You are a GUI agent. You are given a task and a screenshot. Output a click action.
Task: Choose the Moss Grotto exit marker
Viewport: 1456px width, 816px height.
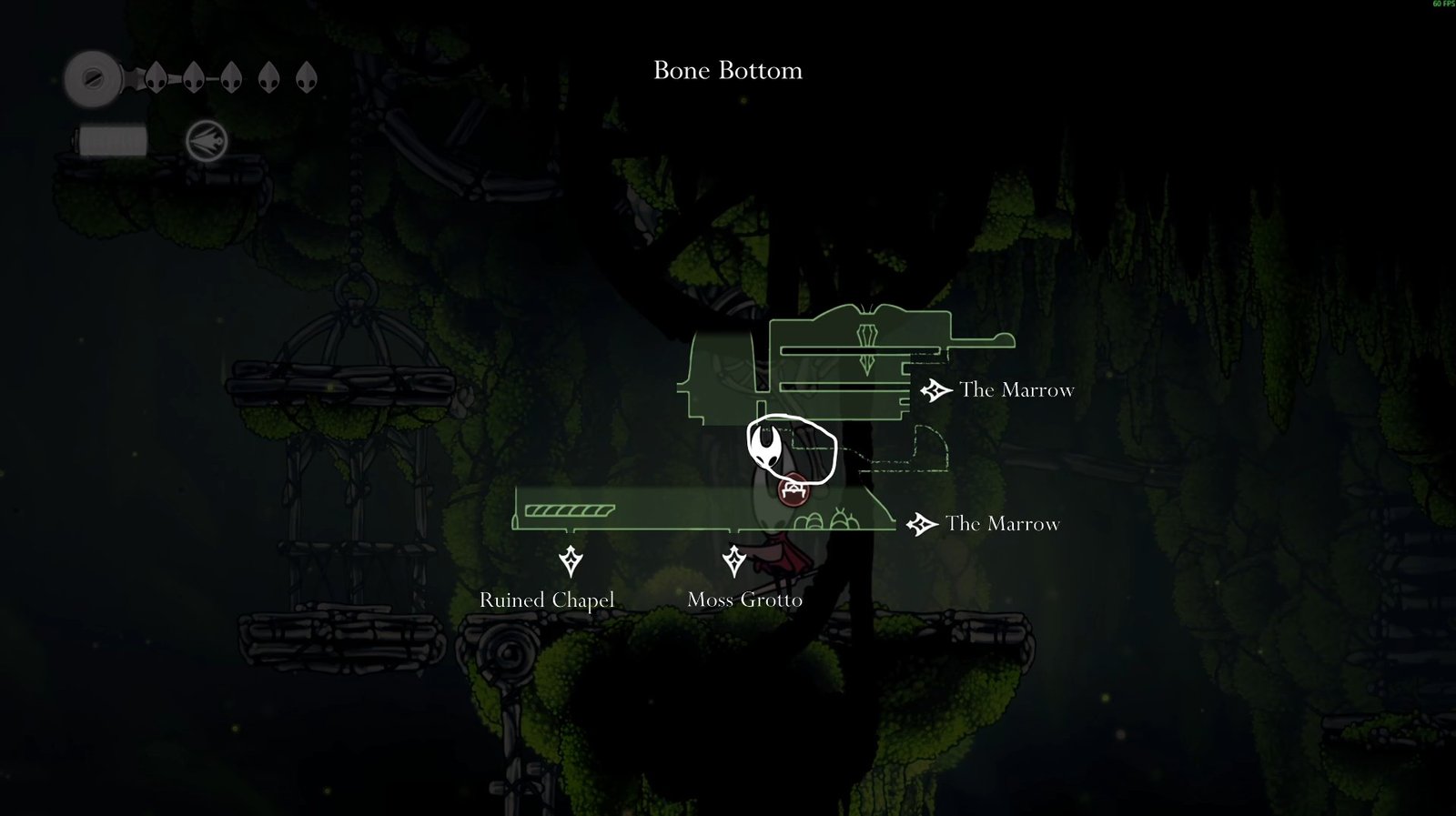pos(733,561)
